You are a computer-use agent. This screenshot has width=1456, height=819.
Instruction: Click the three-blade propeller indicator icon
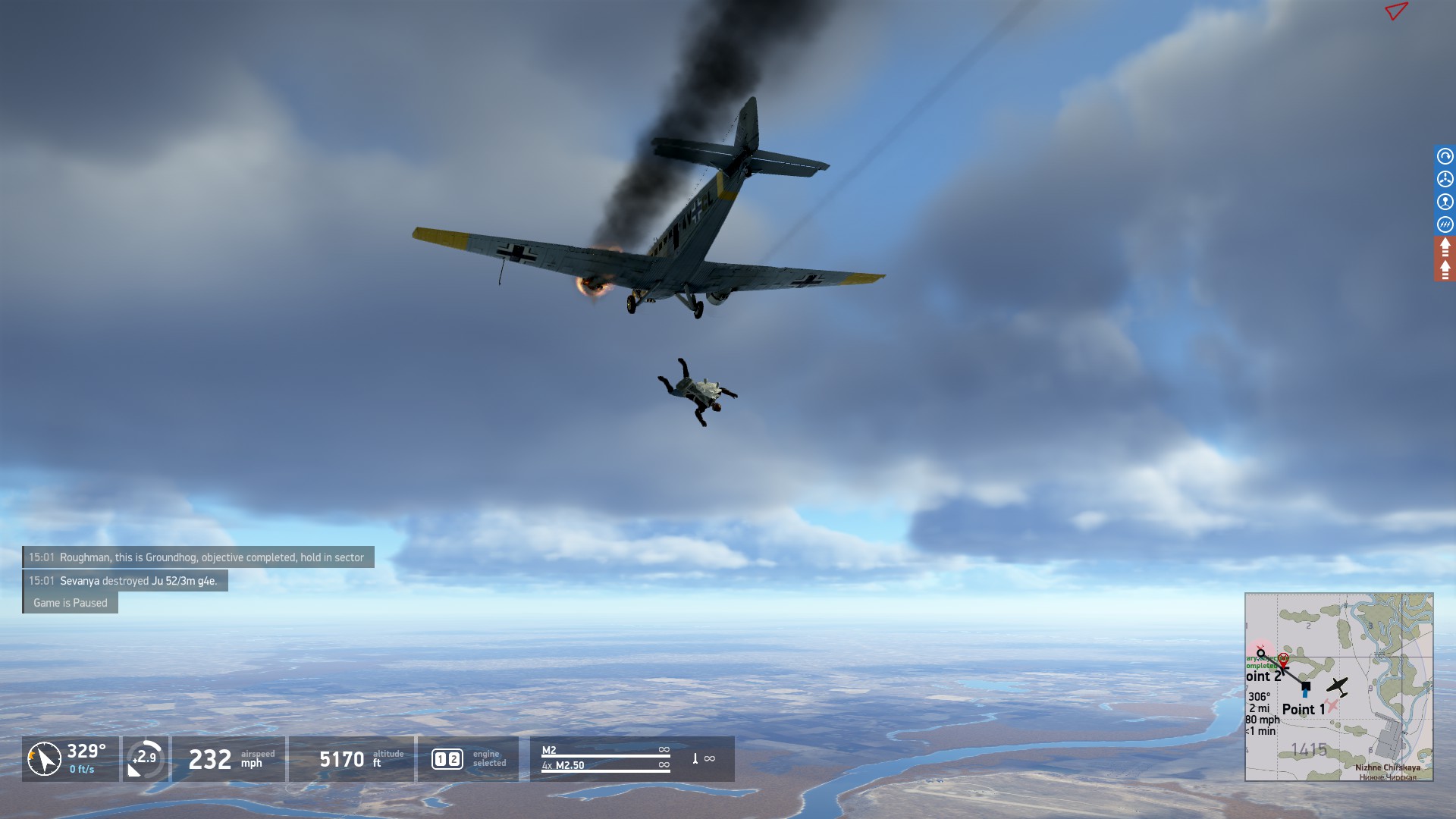pos(1445,179)
